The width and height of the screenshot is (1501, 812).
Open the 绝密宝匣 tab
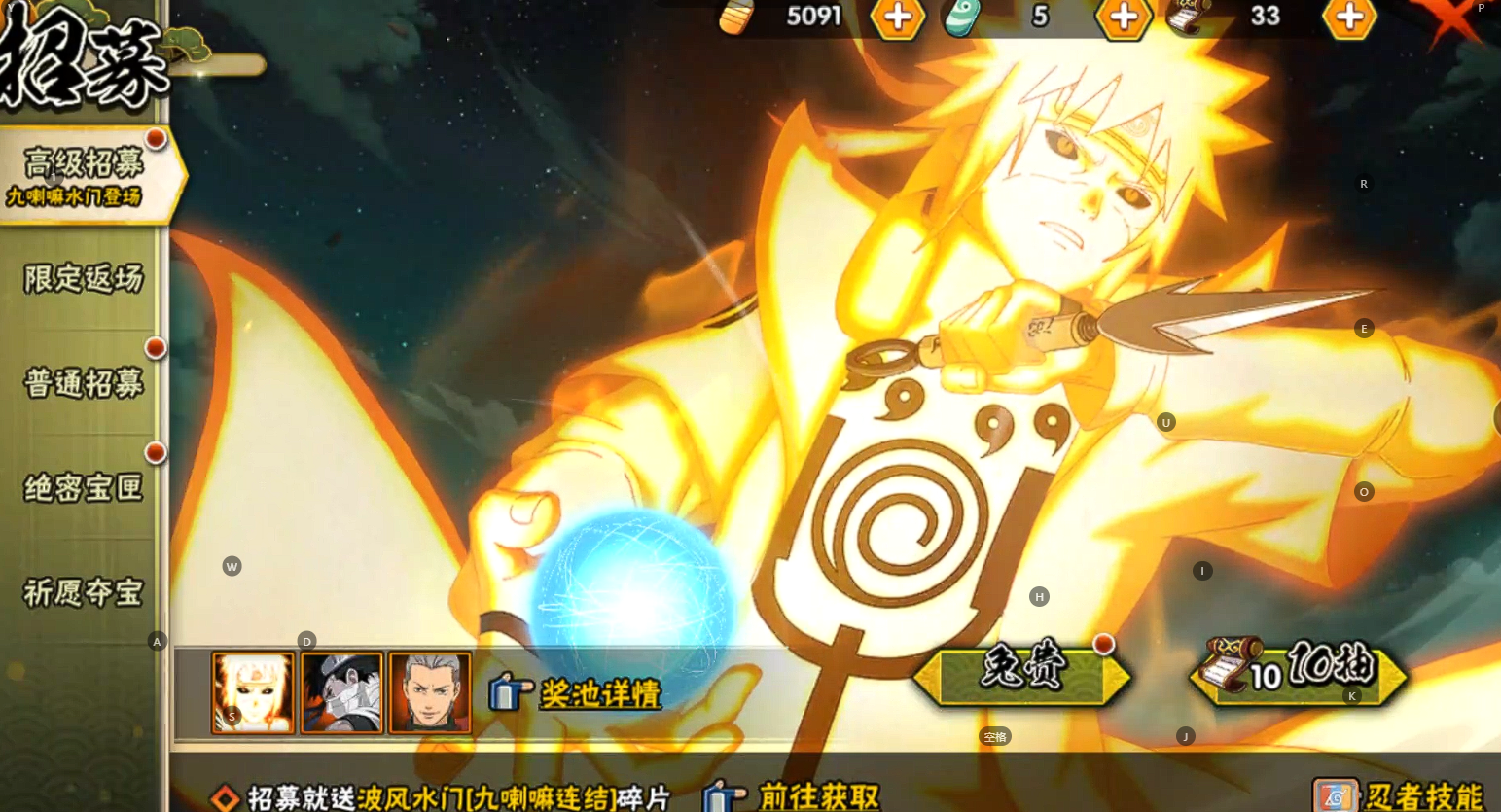click(84, 487)
